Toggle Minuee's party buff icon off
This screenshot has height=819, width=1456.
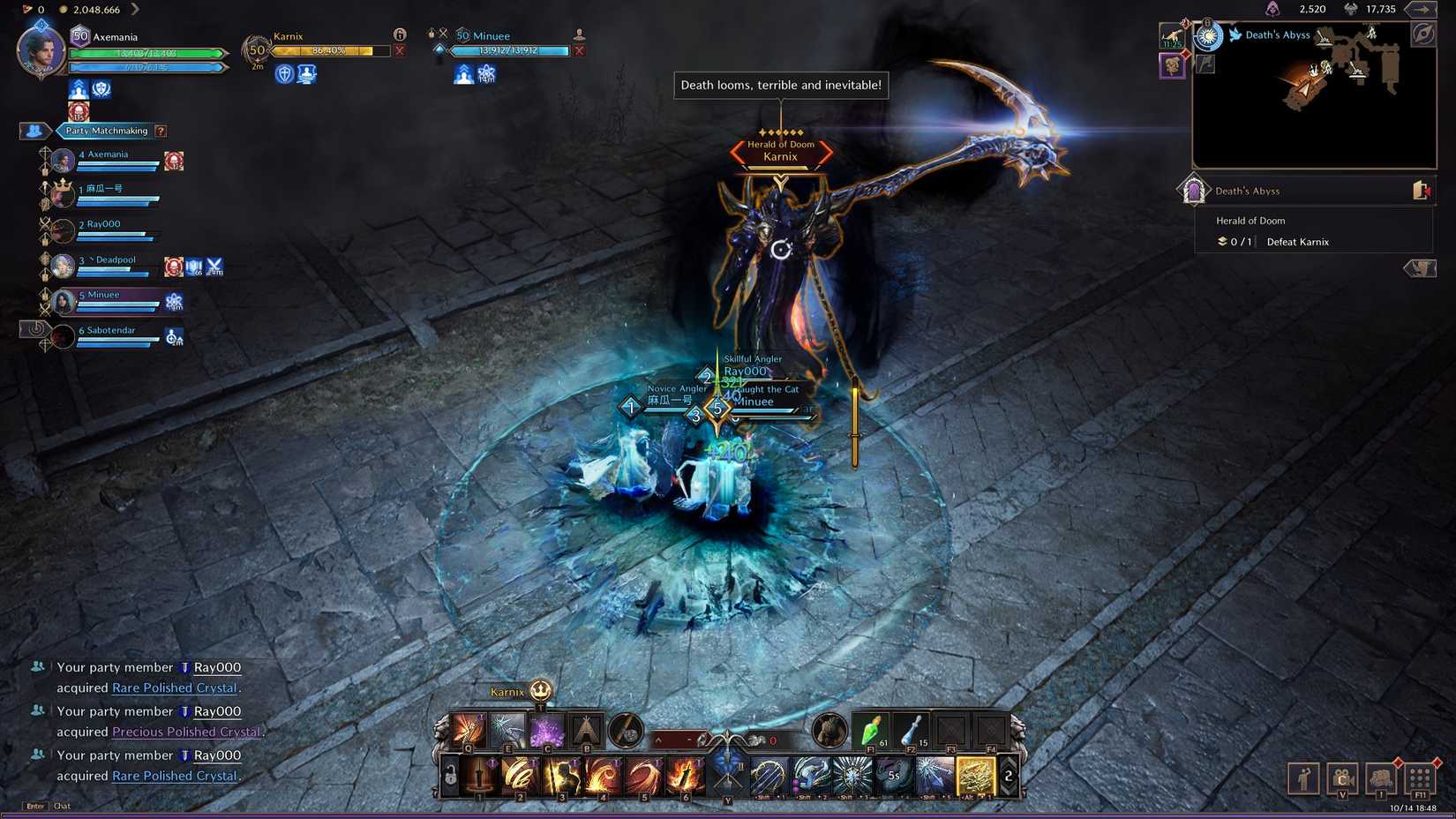pos(463,75)
